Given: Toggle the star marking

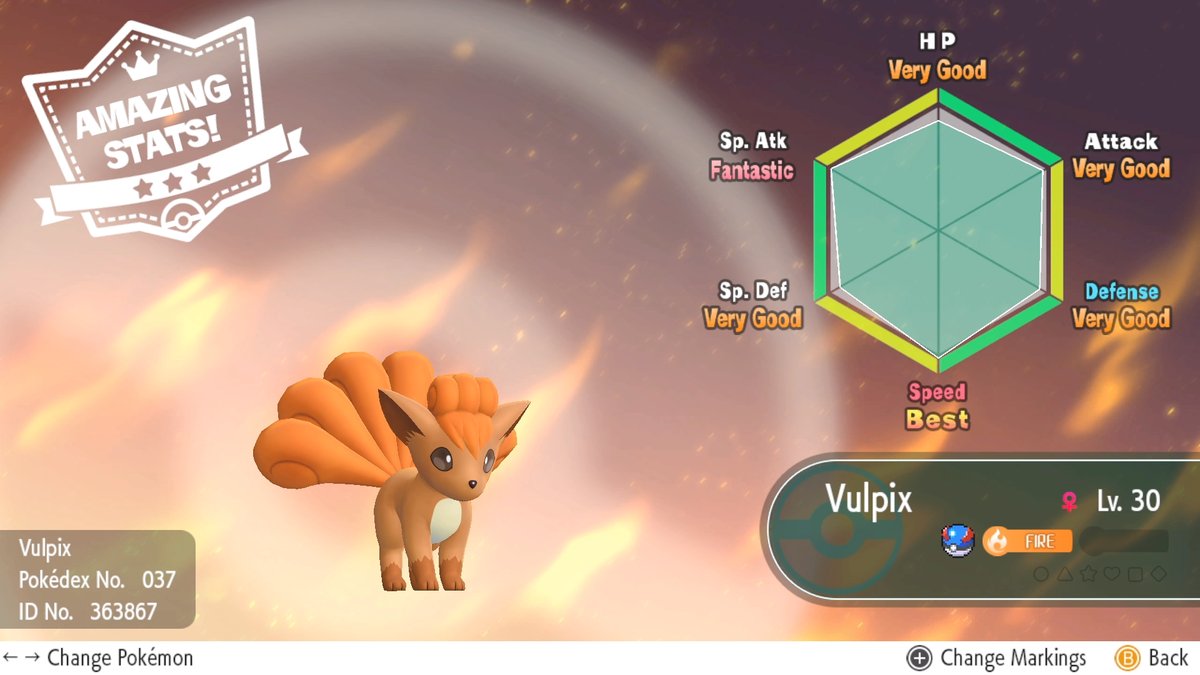Looking at the screenshot, I should pos(1088,574).
